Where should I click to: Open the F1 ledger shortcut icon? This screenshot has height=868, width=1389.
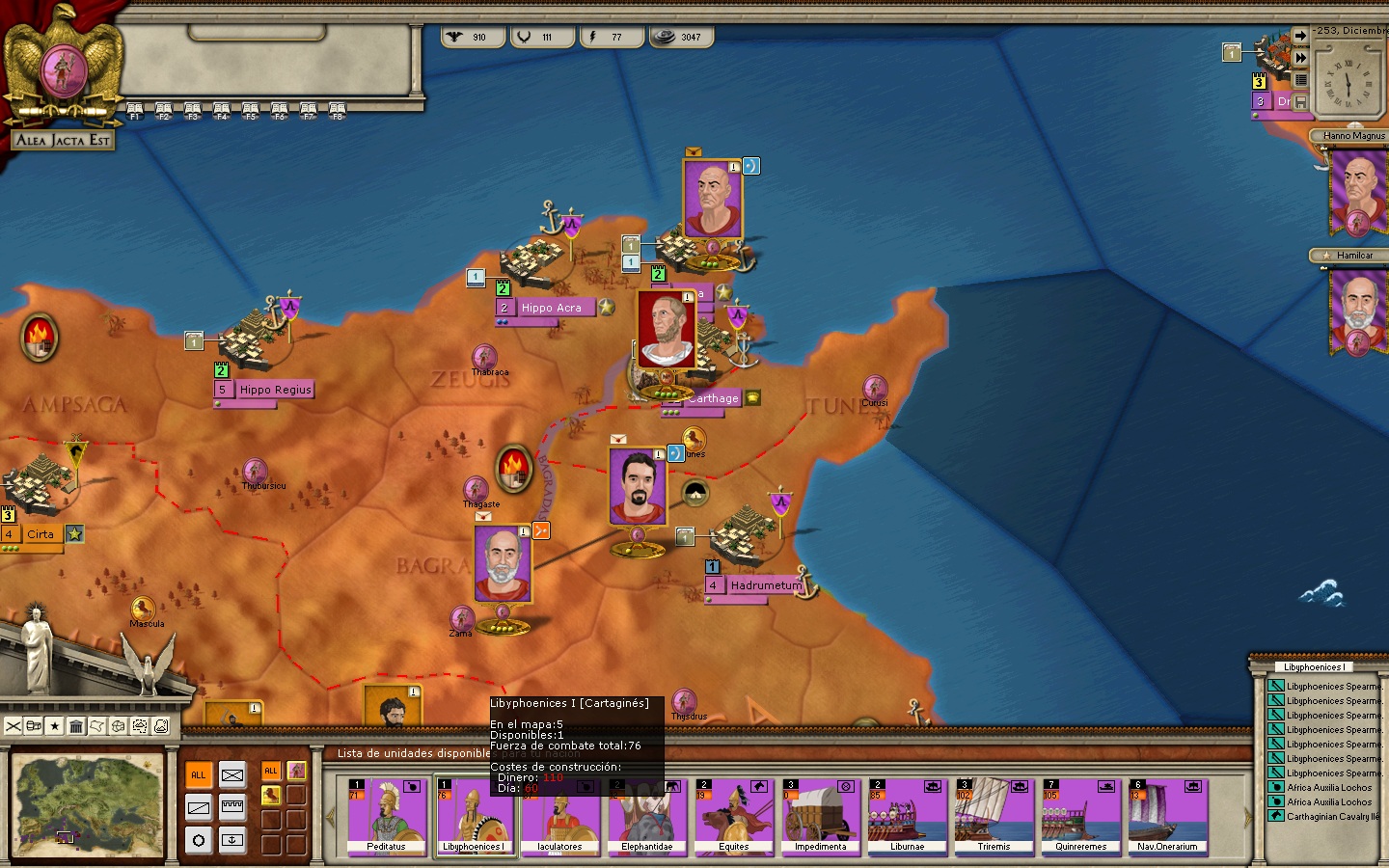click(x=135, y=110)
